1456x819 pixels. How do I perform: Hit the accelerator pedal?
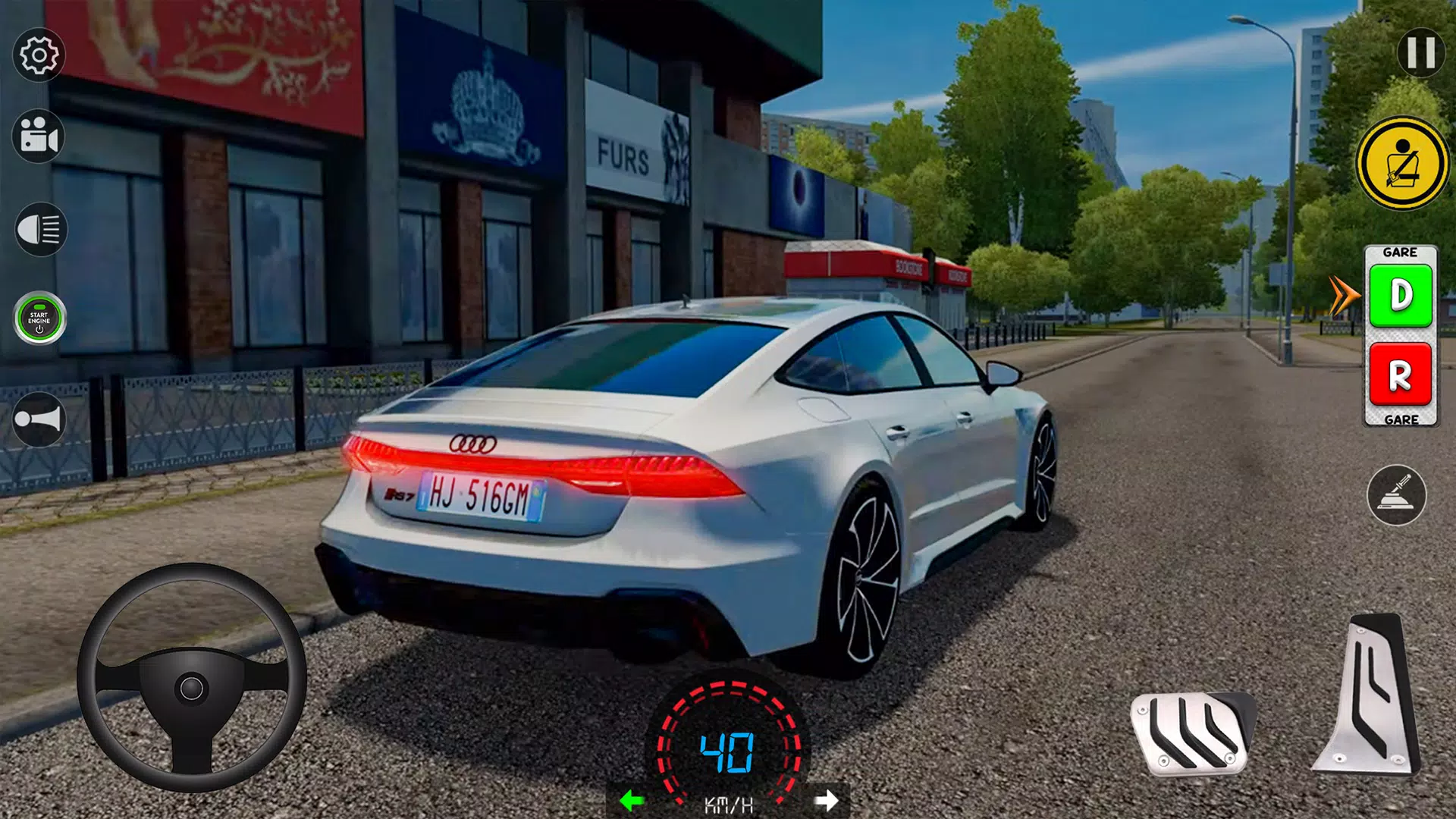tap(1370, 694)
